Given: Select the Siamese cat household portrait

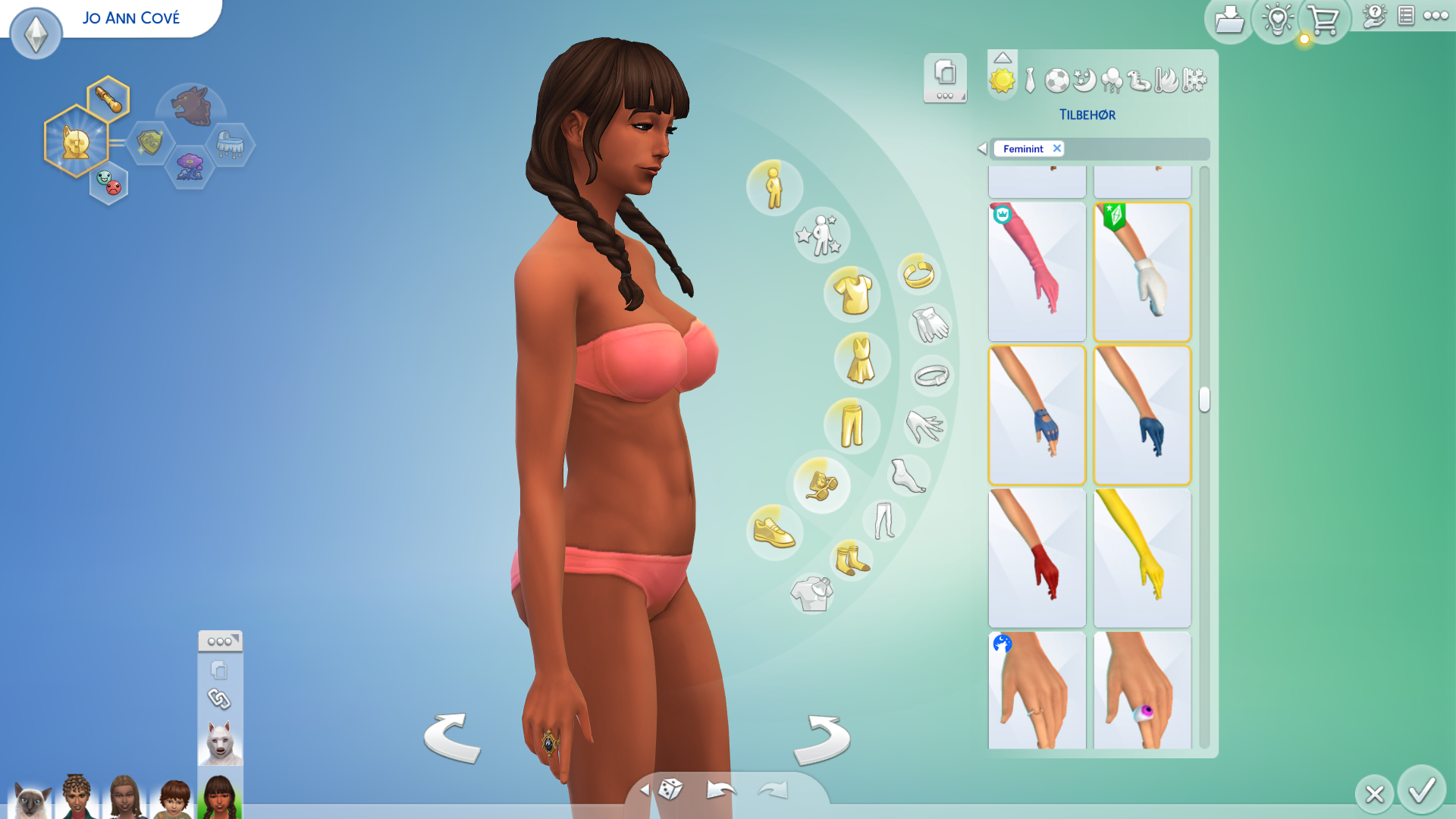Looking at the screenshot, I should tap(30, 800).
